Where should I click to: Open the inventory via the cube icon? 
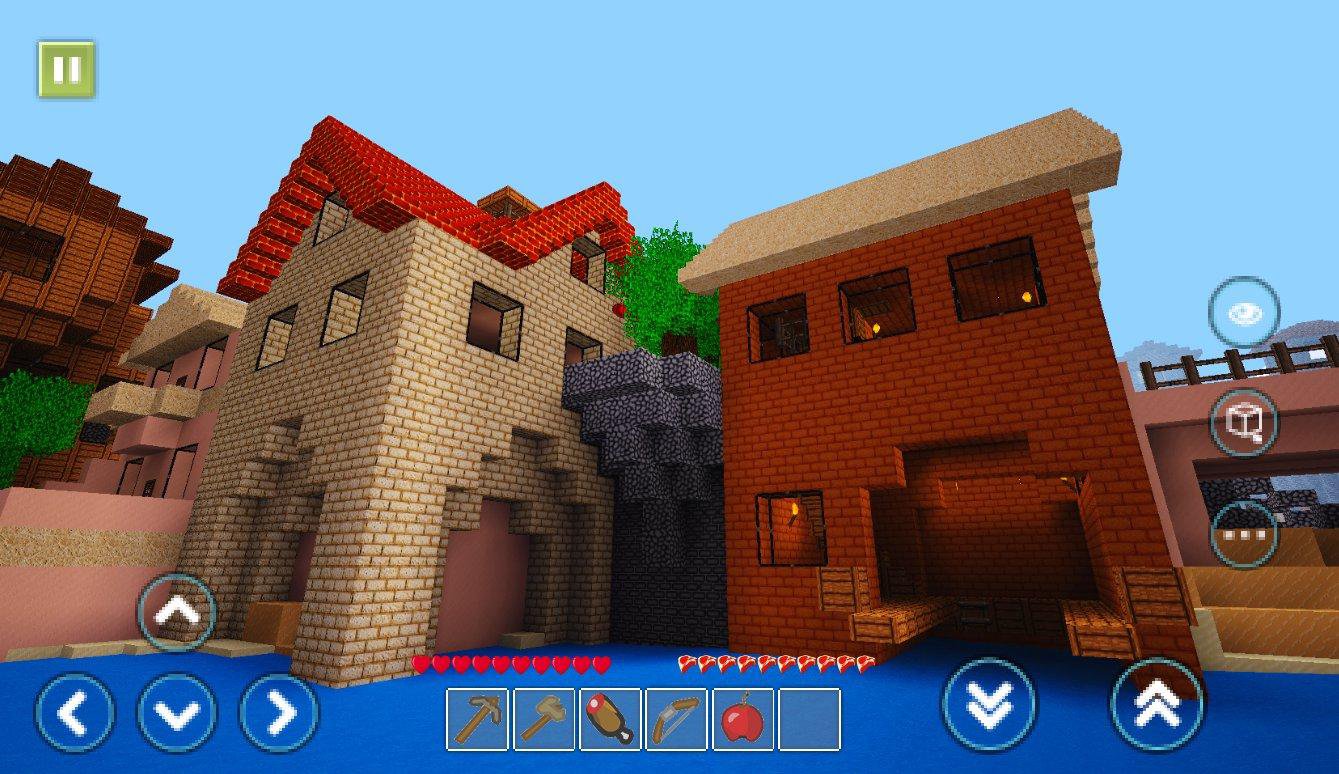1243,424
